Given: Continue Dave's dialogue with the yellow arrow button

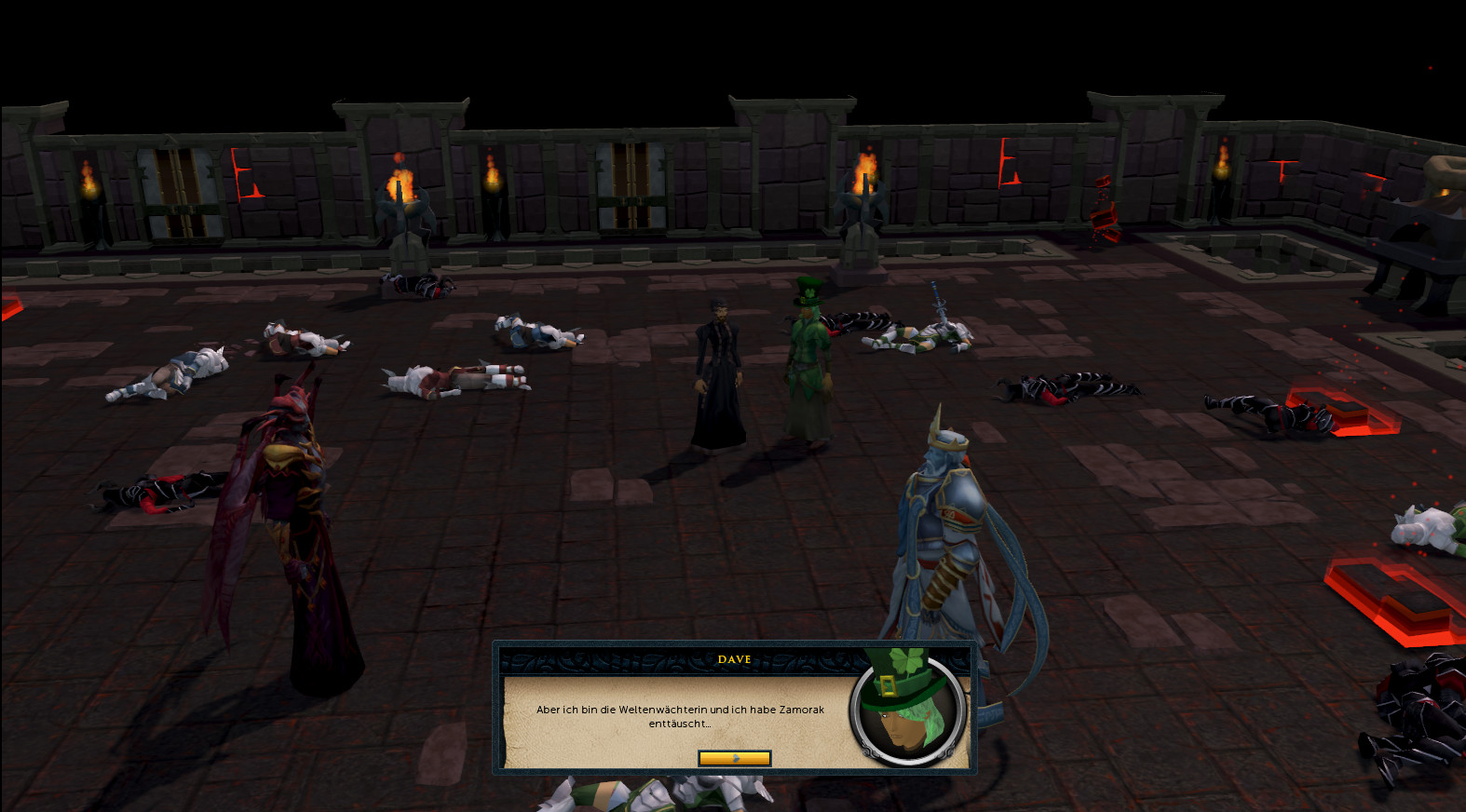Looking at the screenshot, I should coord(734,758).
